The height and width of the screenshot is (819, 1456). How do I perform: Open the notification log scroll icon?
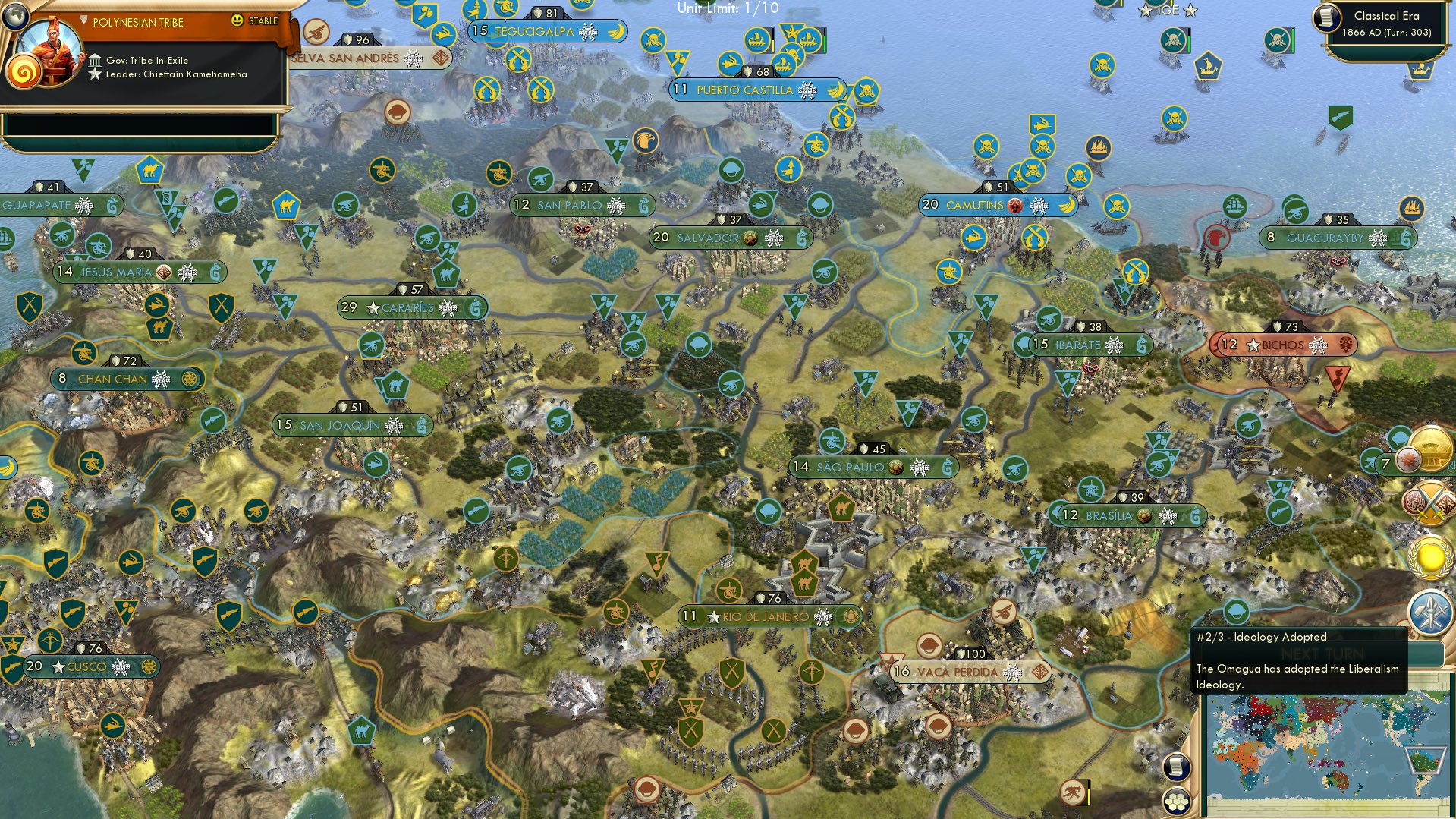1176,767
